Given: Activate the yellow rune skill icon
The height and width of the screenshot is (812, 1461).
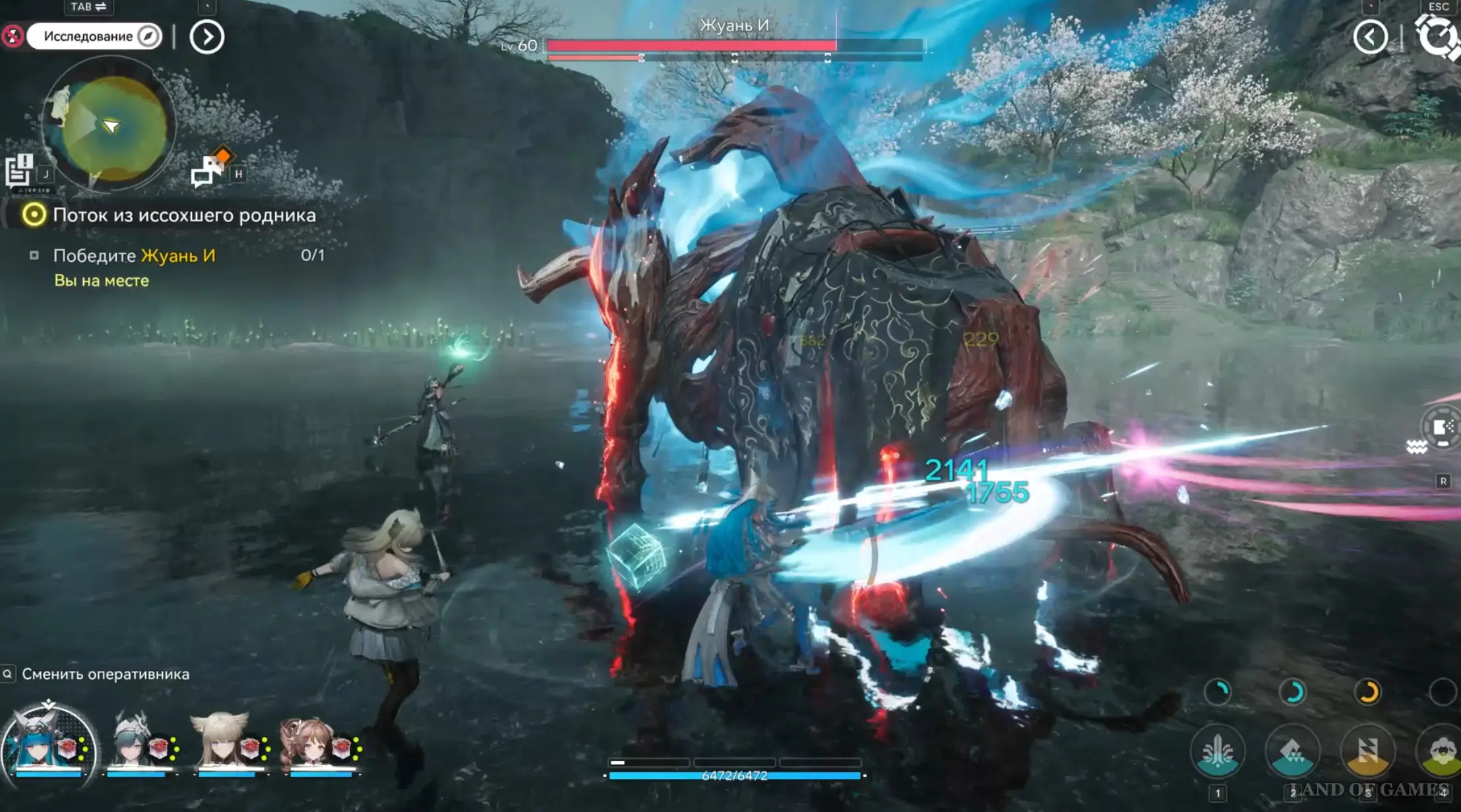Looking at the screenshot, I should (1367, 751).
